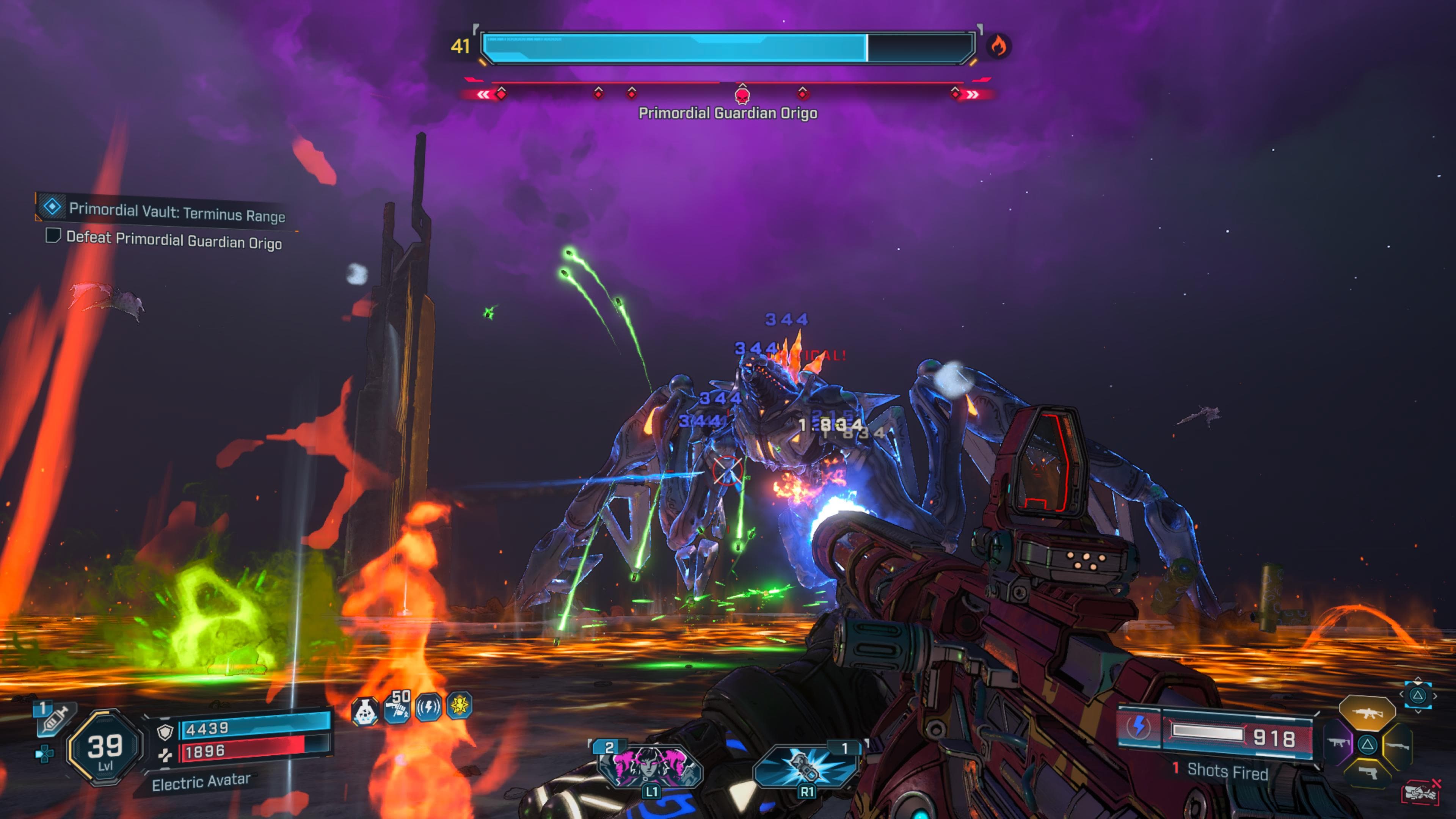Inspect the gold starburst figure buff icon
Screen dimensions: 1456x819
click(x=459, y=705)
